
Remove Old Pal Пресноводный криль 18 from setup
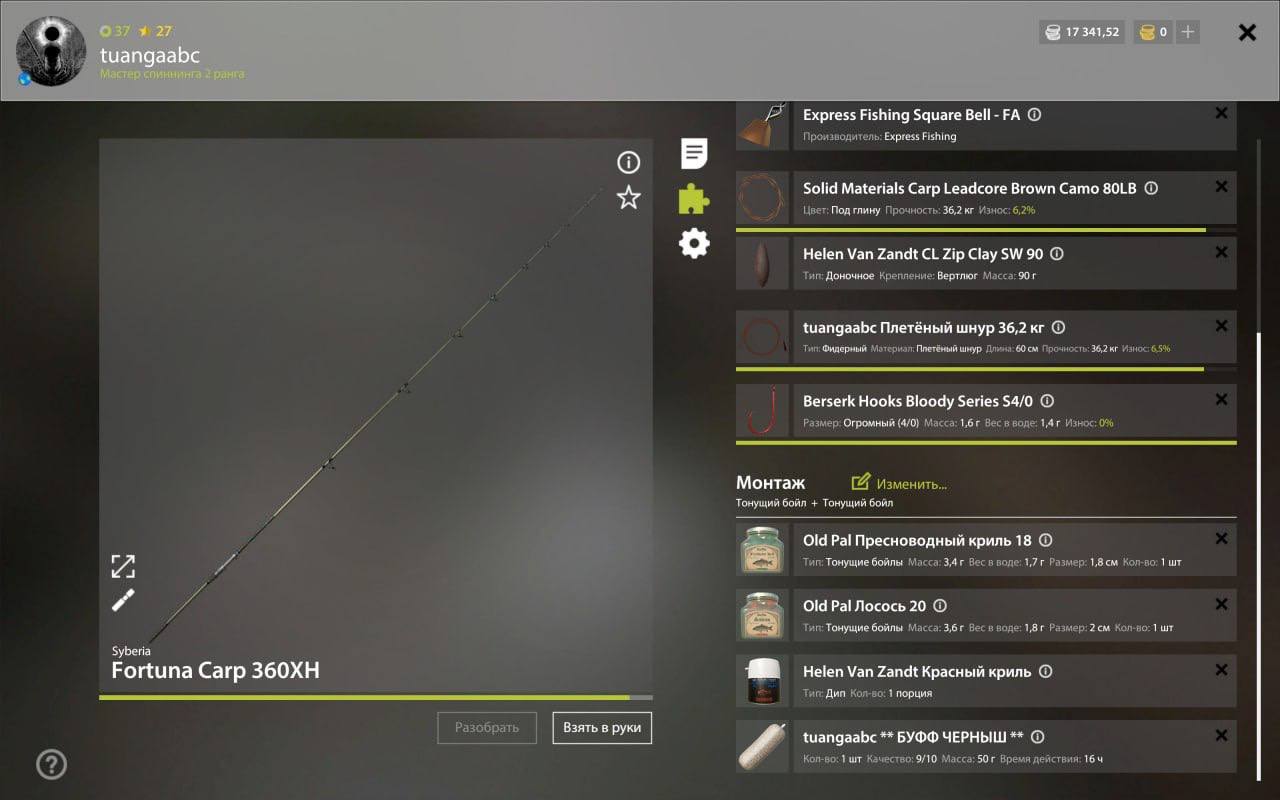coord(1221,538)
